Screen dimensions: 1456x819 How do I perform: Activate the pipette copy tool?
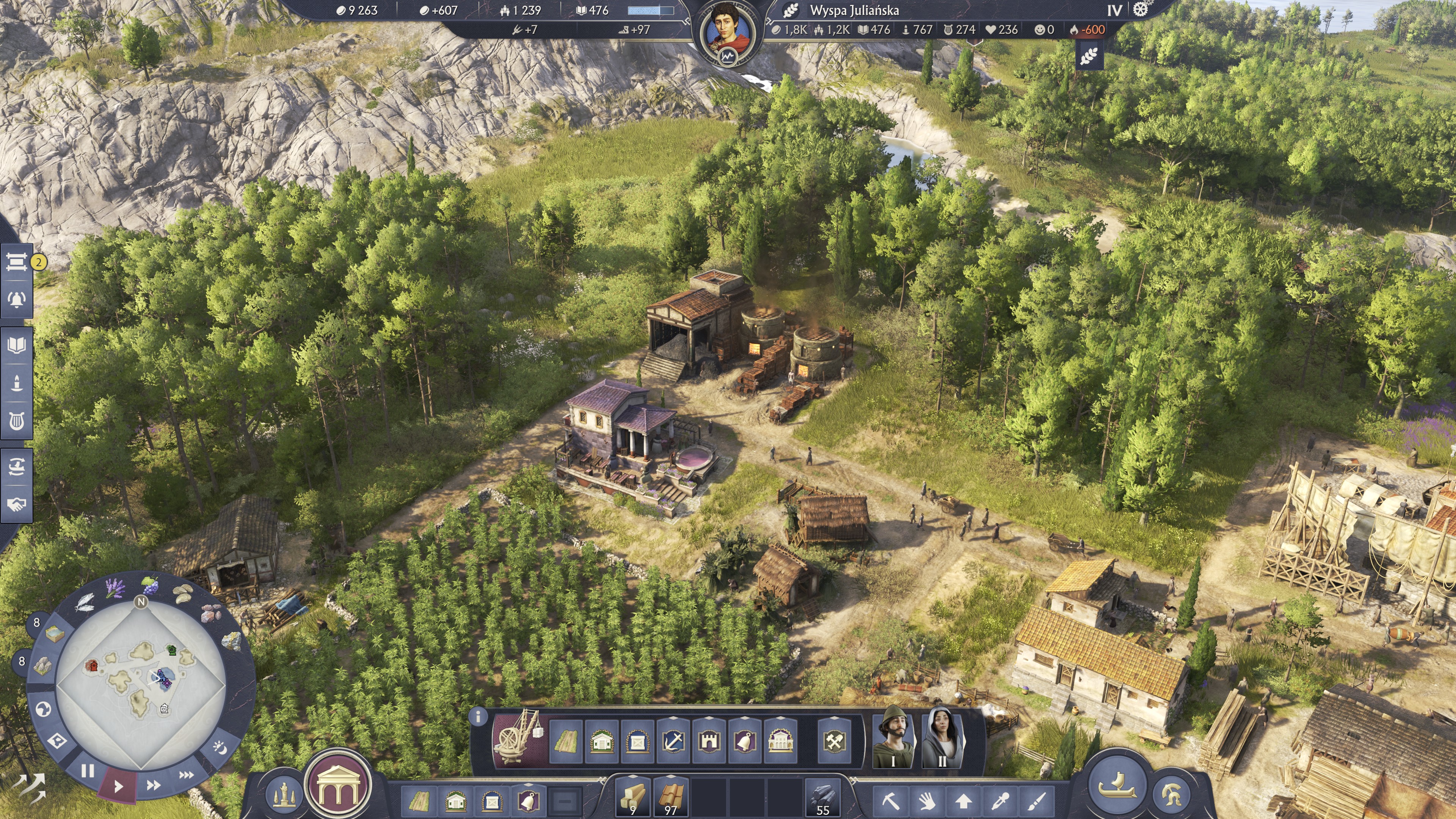(1001, 800)
